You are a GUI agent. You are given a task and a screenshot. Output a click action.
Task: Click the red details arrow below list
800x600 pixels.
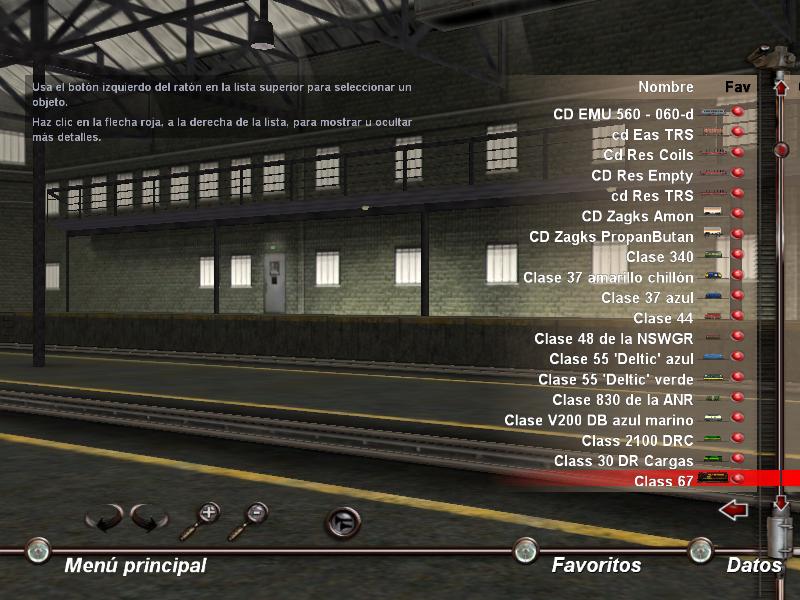734,511
